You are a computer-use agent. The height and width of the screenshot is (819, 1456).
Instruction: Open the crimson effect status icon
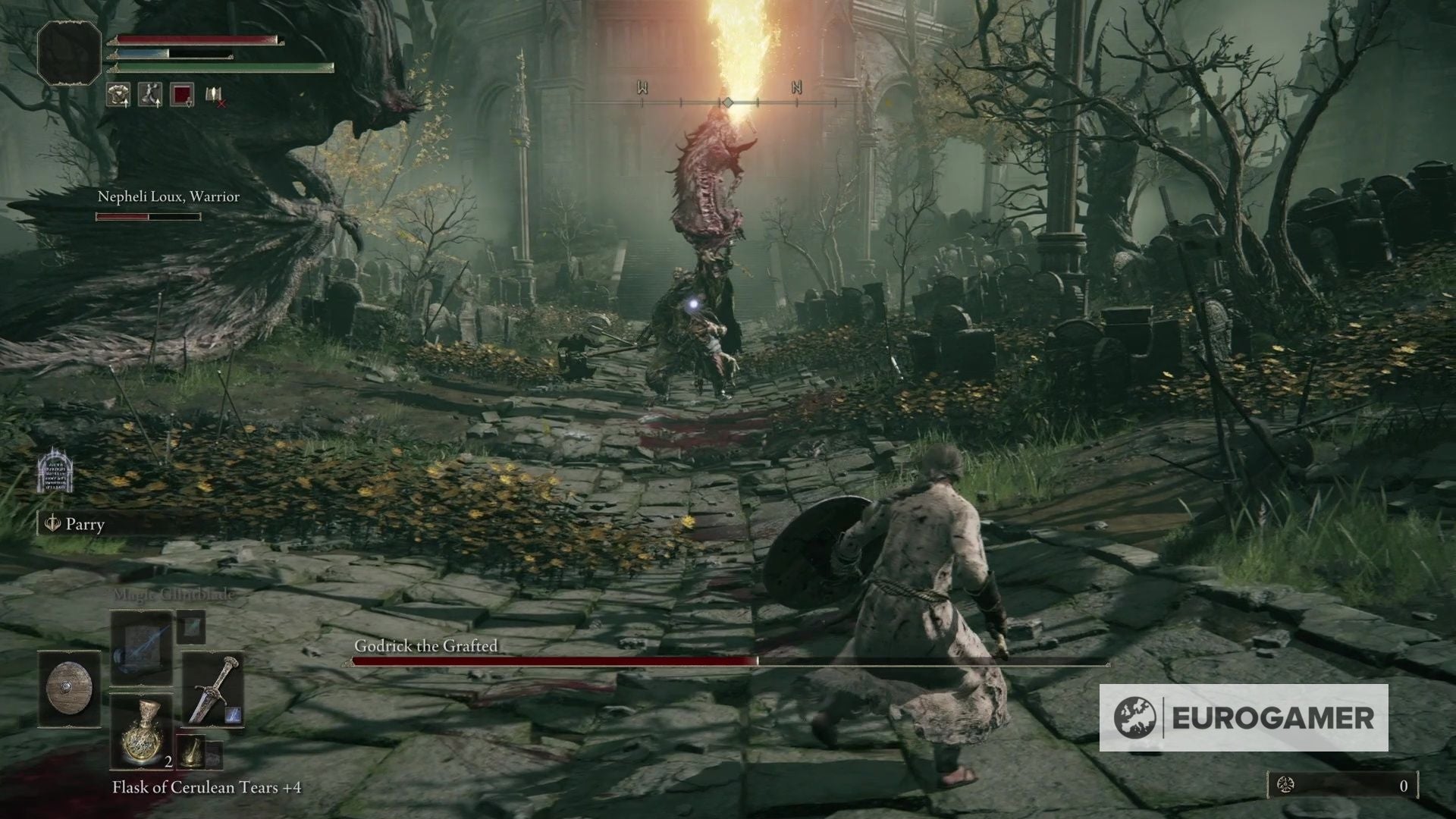pyautogui.click(x=181, y=94)
